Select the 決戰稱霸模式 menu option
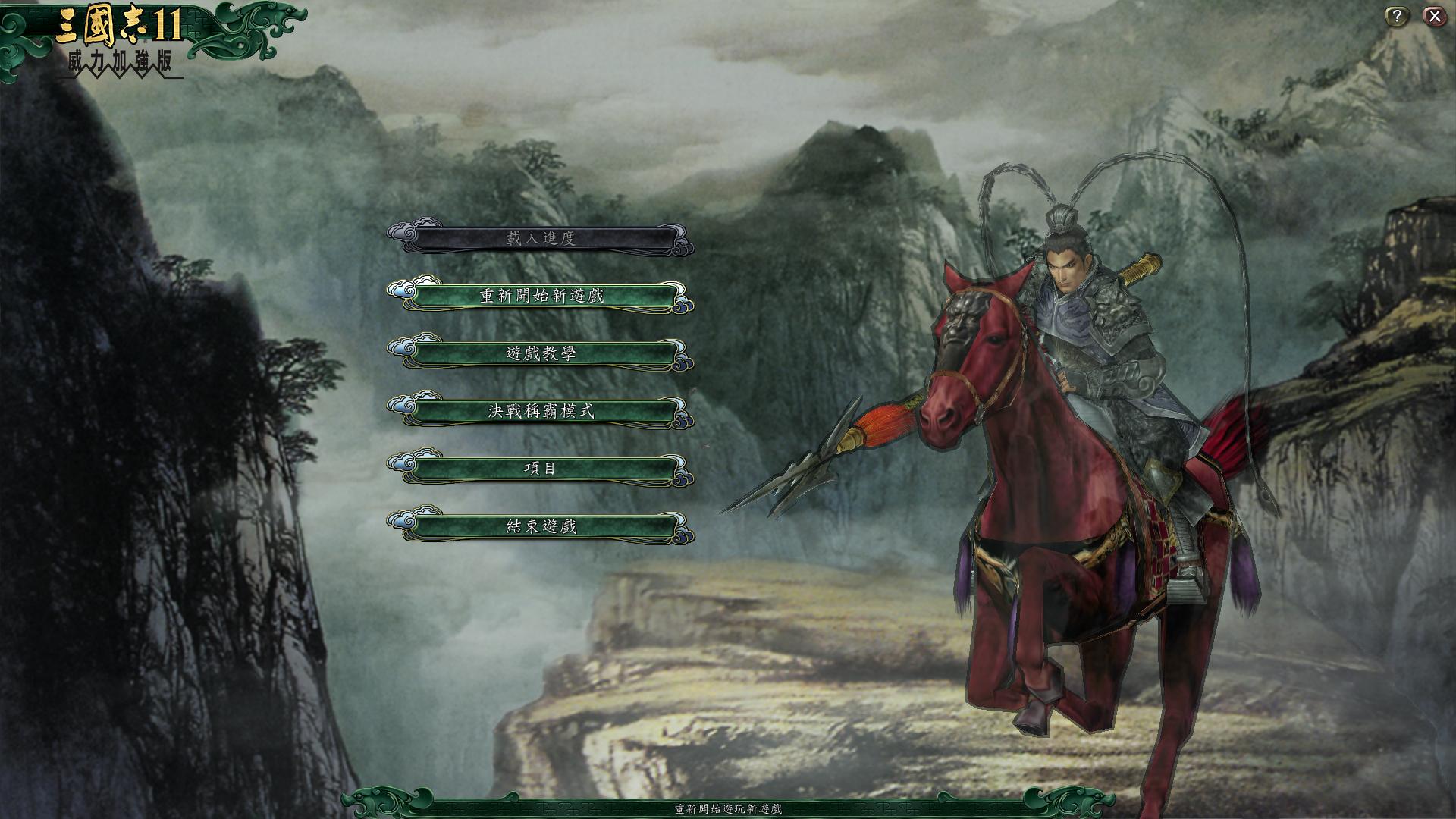 pyautogui.click(x=542, y=410)
